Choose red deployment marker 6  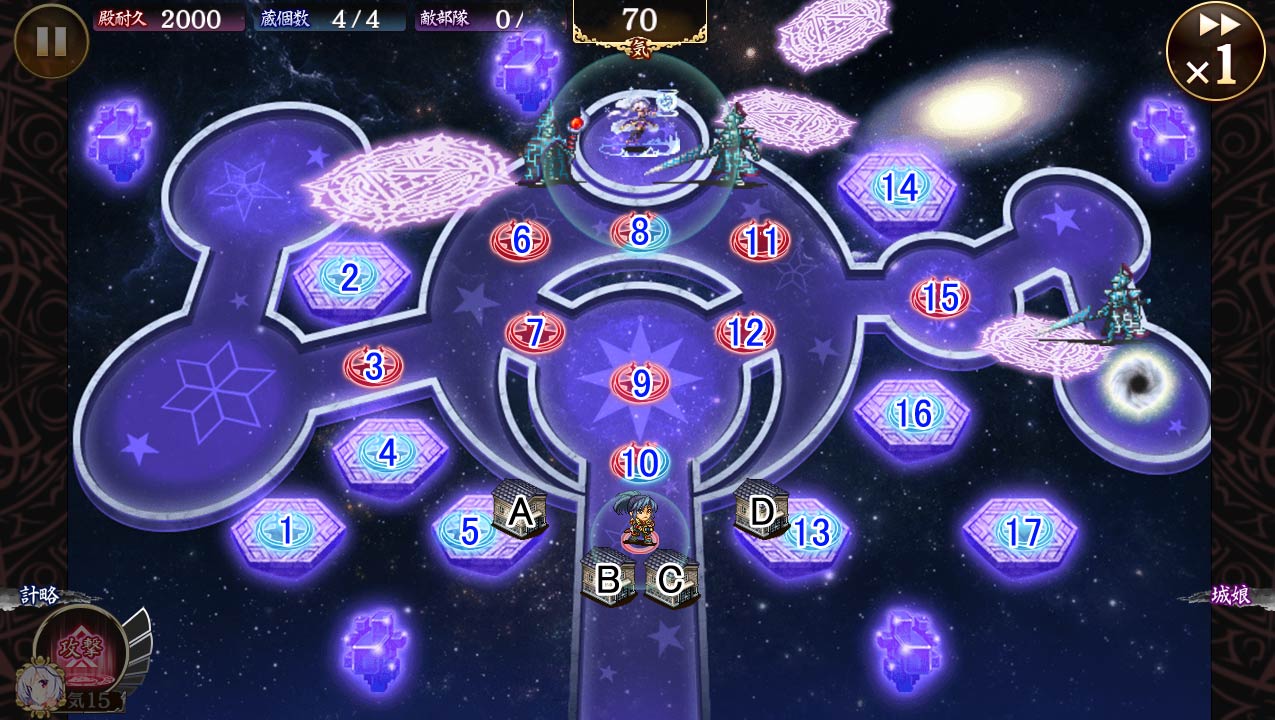520,240
